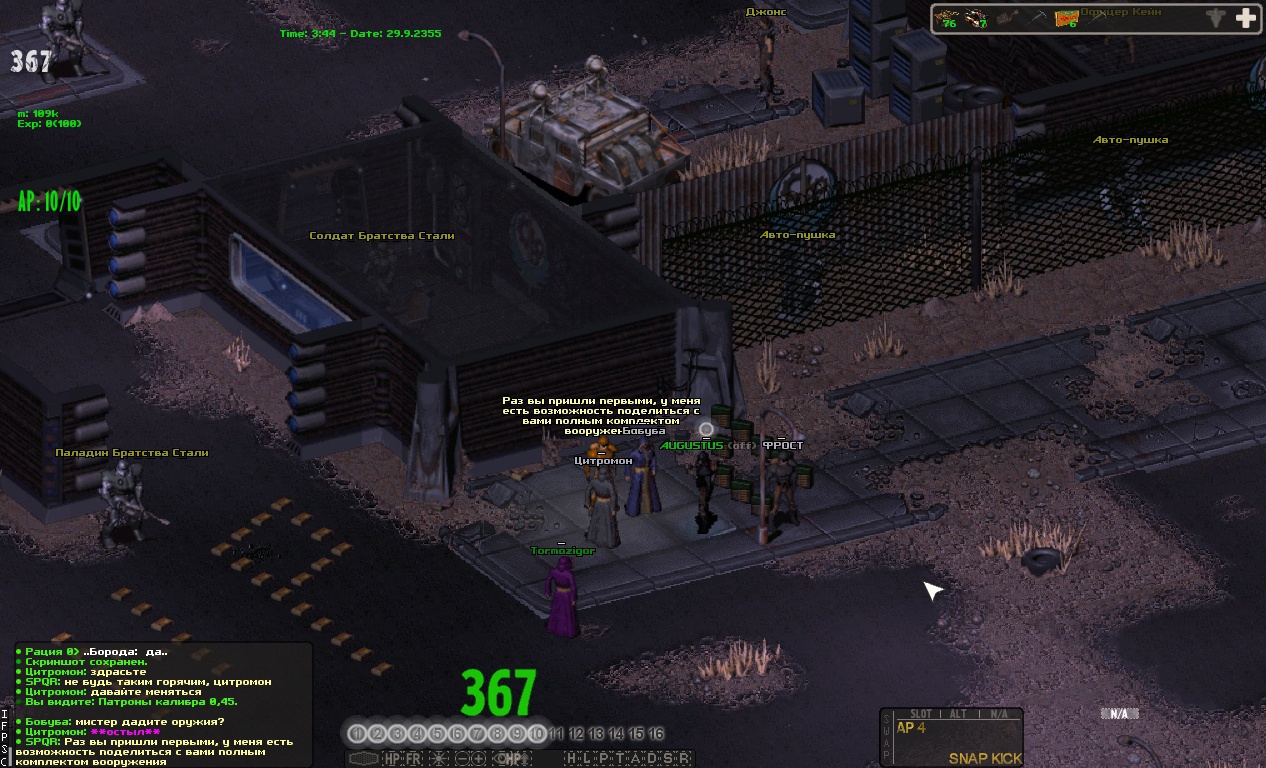
Task: Select numbered slot 1 on the number row
Action: pyautogui.click(x=357, y=734)
